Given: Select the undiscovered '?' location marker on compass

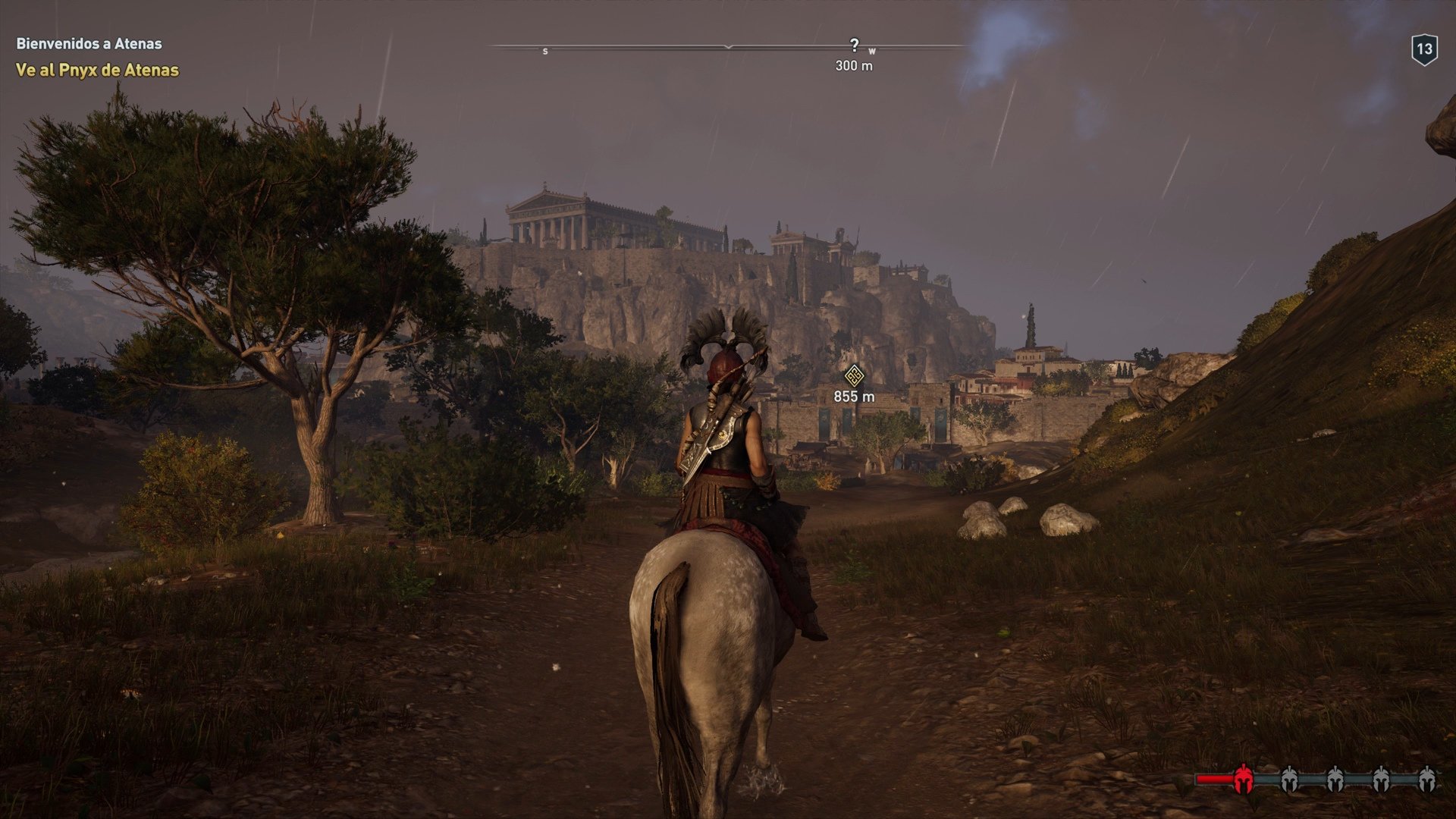Looking at the screenshot, I should click(855, 43).
